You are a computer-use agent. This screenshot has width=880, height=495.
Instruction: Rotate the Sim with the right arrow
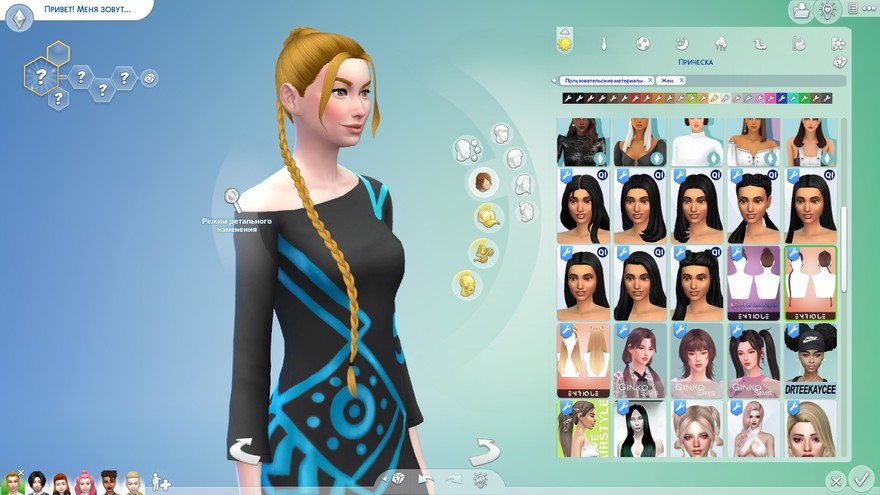pos(485,451)
